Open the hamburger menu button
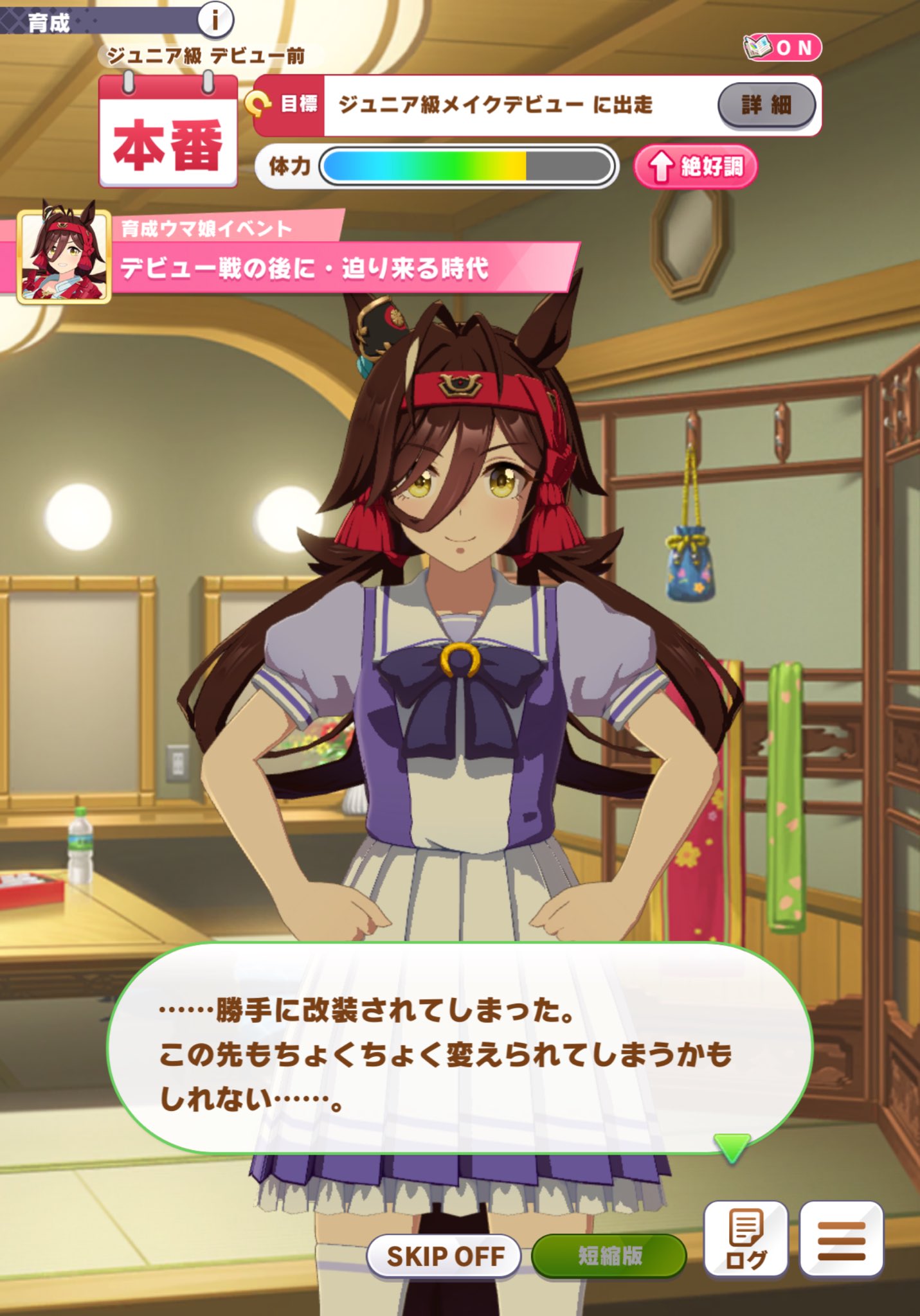This screenshot has width=920, height=1316. [x=841, y=1239]
